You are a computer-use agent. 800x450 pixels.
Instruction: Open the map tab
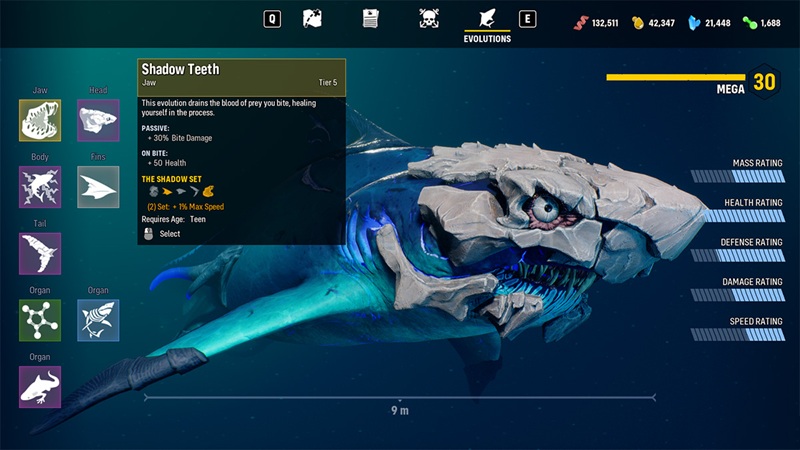[312, 18]
